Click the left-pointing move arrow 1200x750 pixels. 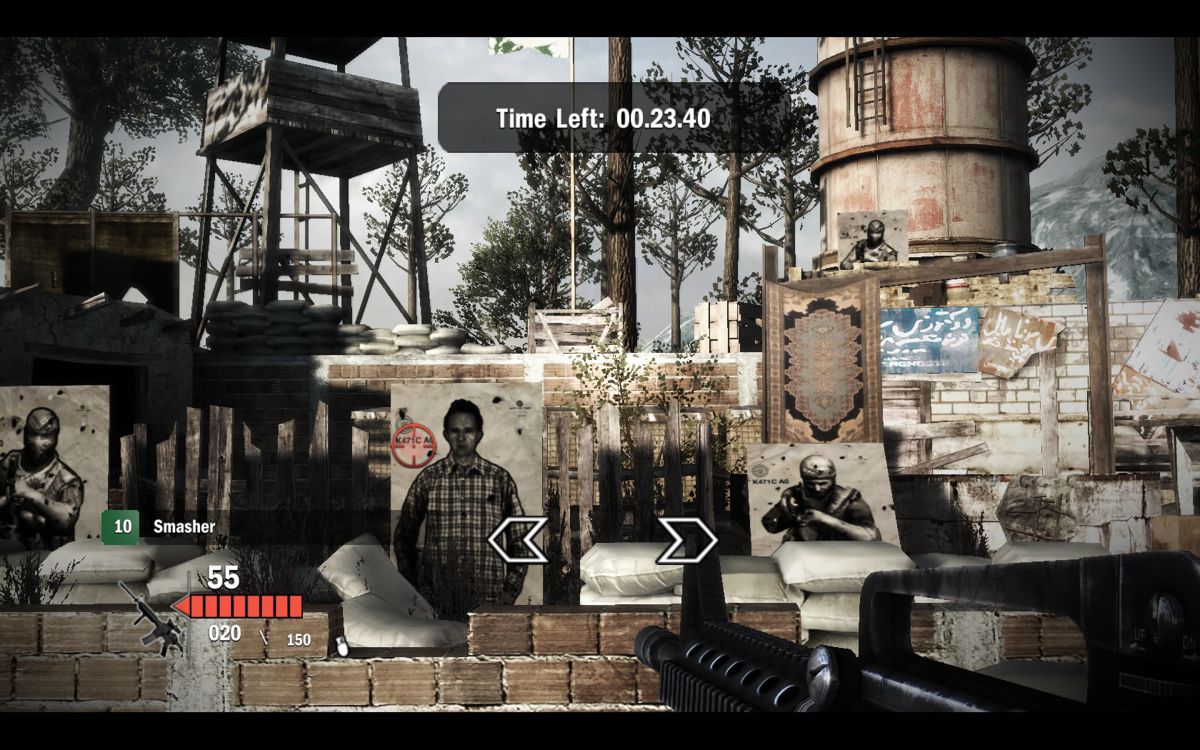[x=516, y=540]
